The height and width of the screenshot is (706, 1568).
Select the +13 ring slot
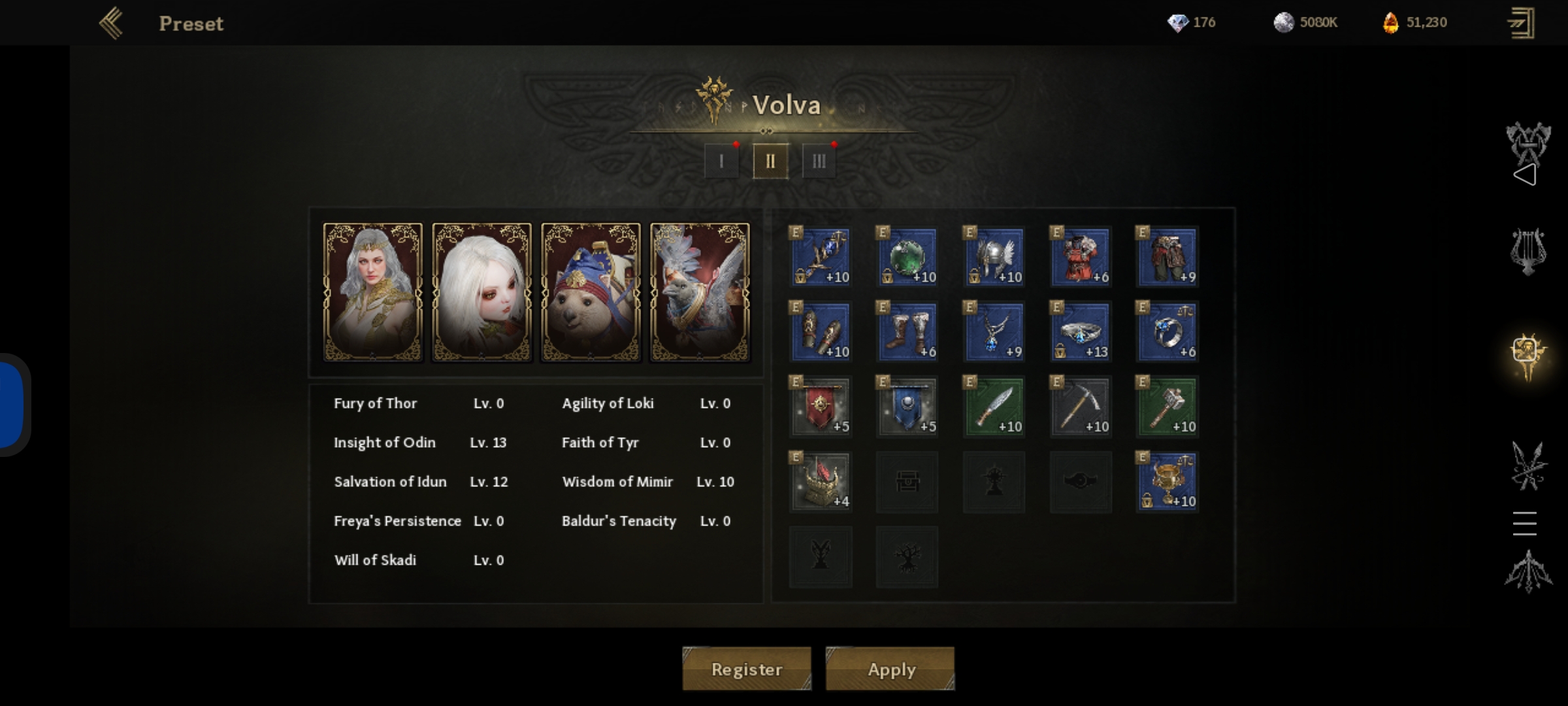(1081, 331)
